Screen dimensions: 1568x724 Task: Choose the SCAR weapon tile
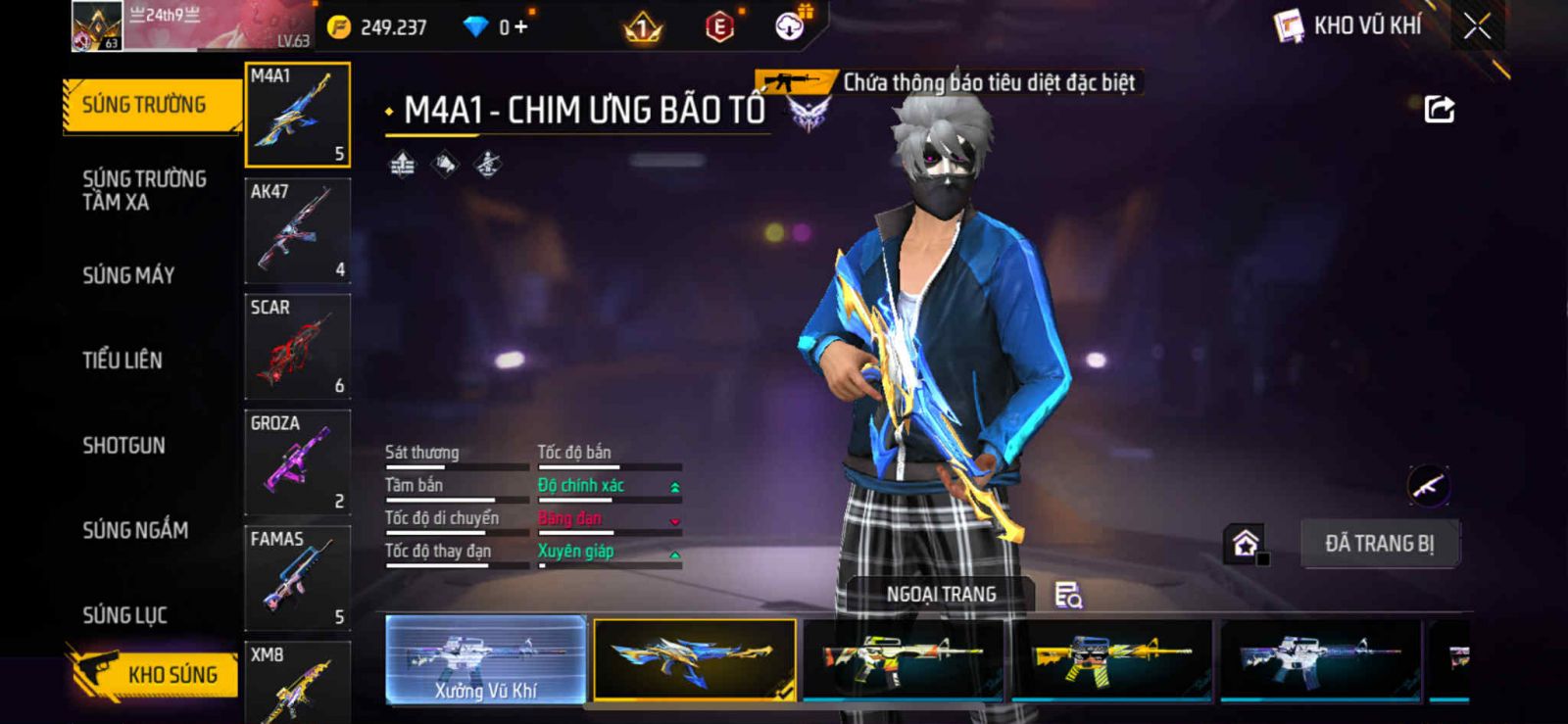pos(297,347)
